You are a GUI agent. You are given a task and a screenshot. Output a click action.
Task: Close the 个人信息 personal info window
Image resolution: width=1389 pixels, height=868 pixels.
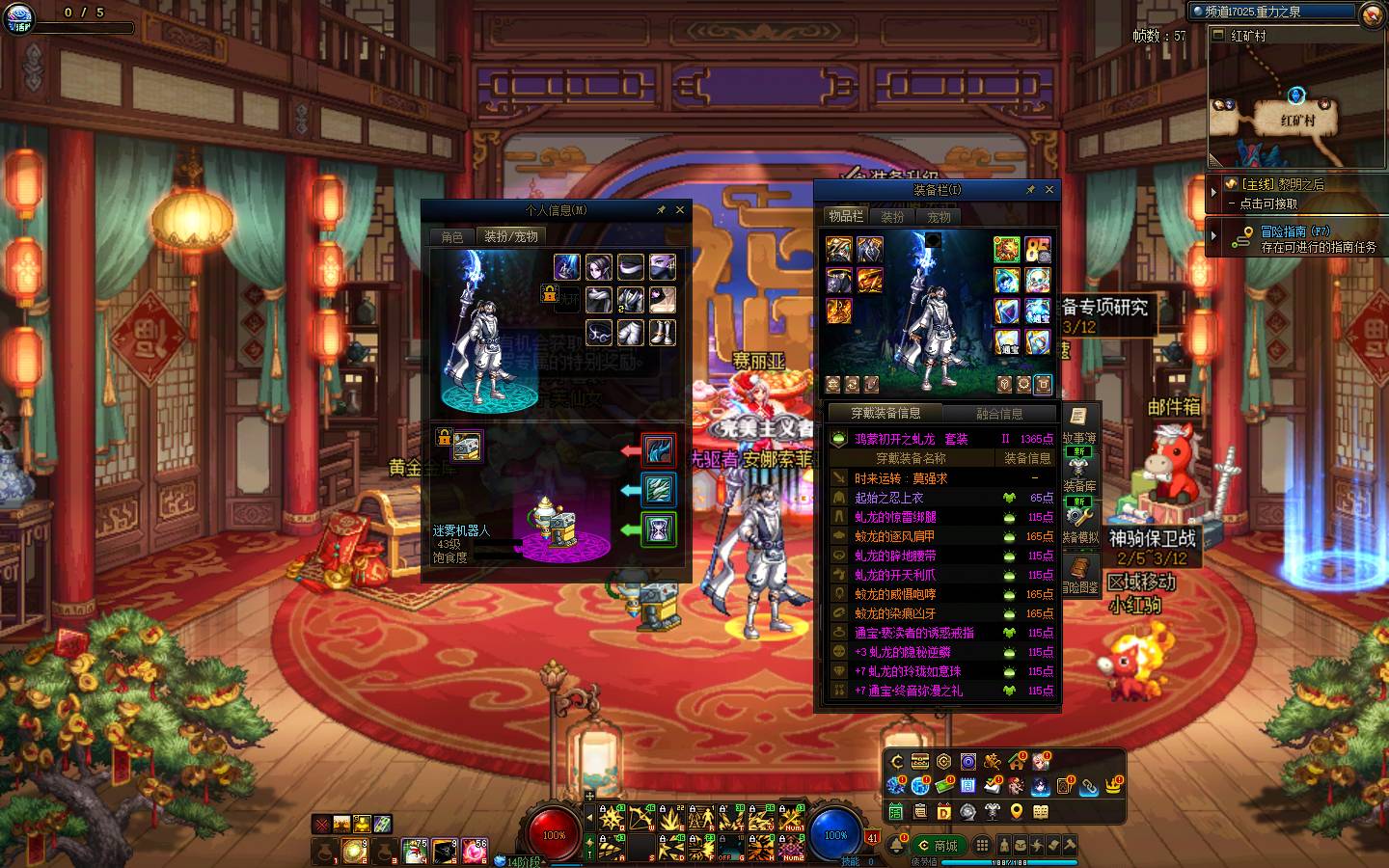pos(680,209)
